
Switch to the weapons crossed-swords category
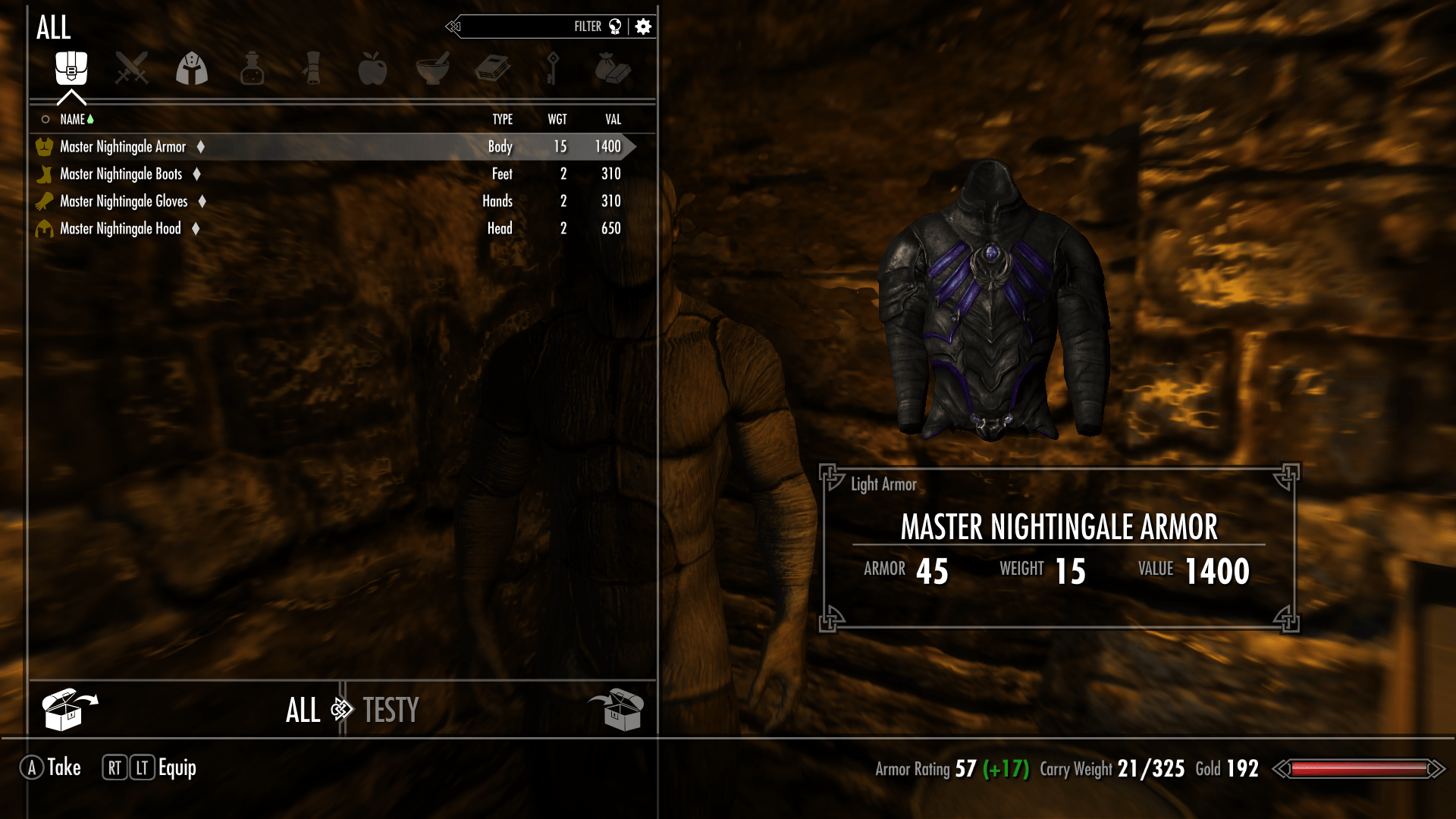pos(131,69)
